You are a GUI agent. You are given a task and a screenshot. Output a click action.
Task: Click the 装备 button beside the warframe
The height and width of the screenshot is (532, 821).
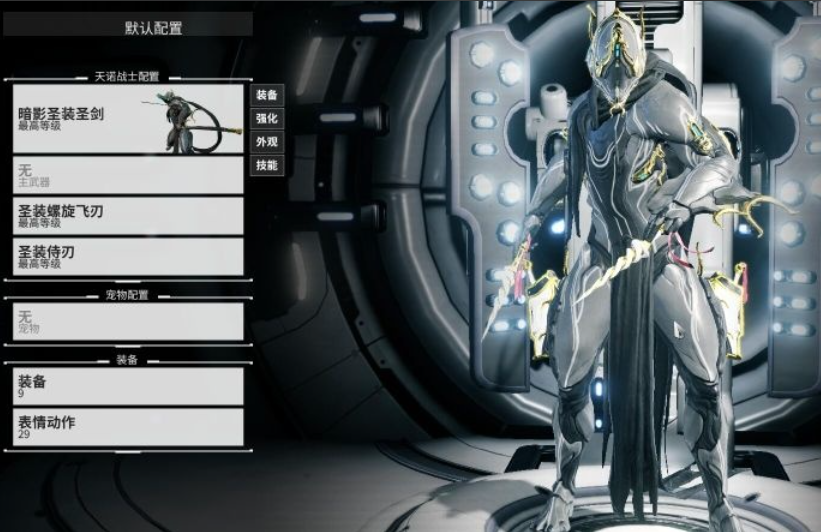click(267, 95)
